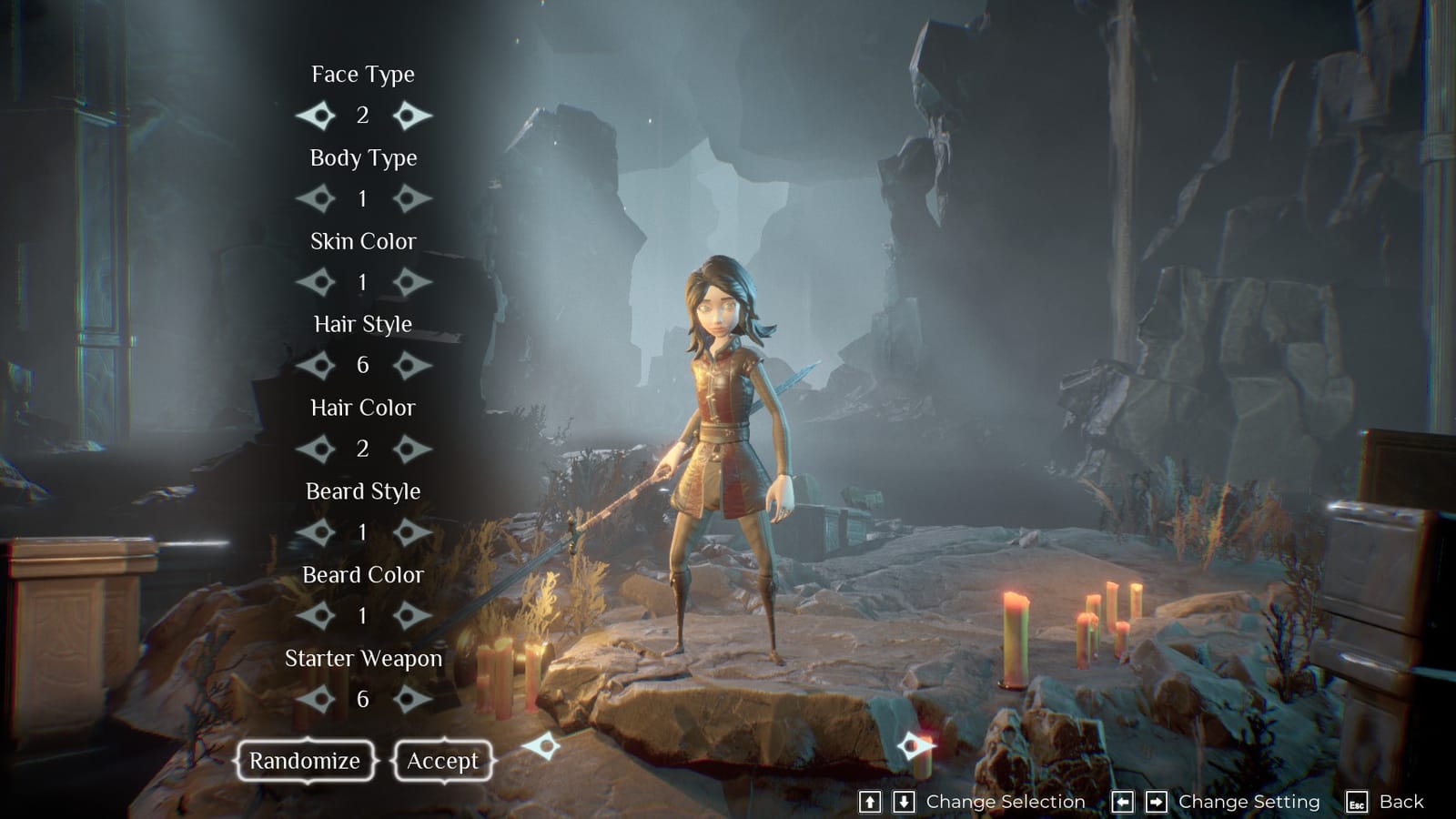Cycle forward the Starter Weapon
The image size is (1456, 819).
coord(410,699)
